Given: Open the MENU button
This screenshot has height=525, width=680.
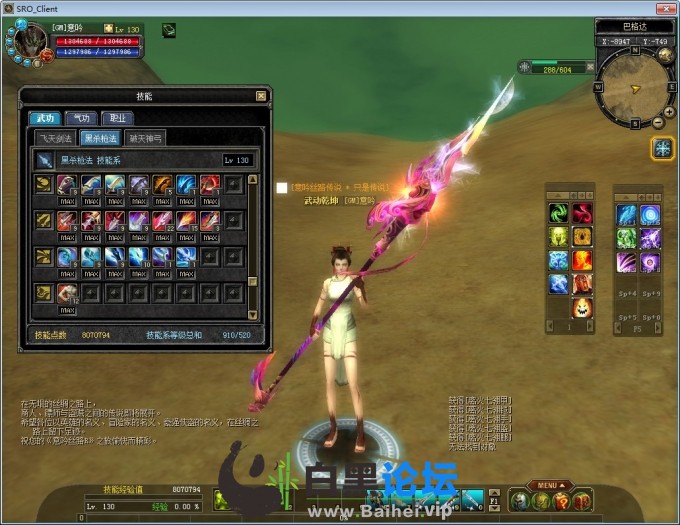Looking at the screenshot, I should (545, 485).
